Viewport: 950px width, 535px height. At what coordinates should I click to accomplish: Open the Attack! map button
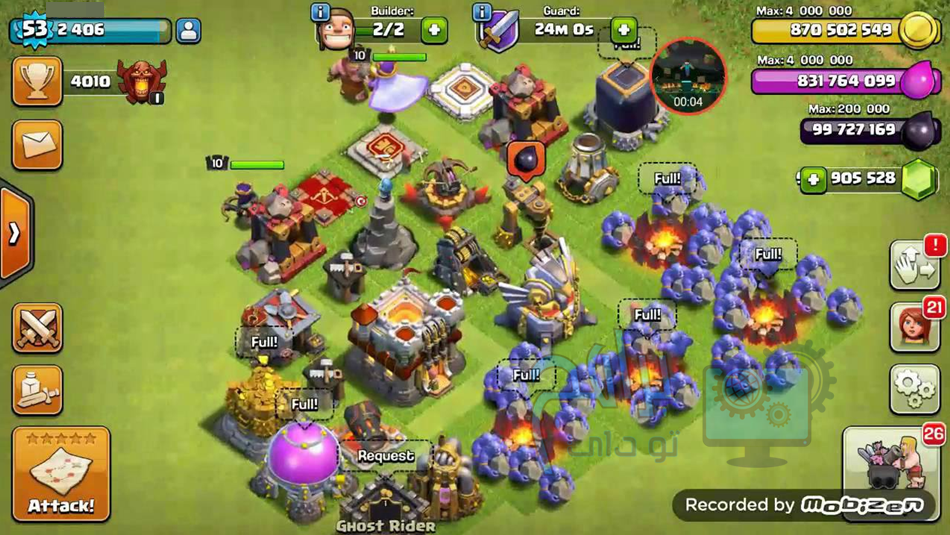[61, 474]
